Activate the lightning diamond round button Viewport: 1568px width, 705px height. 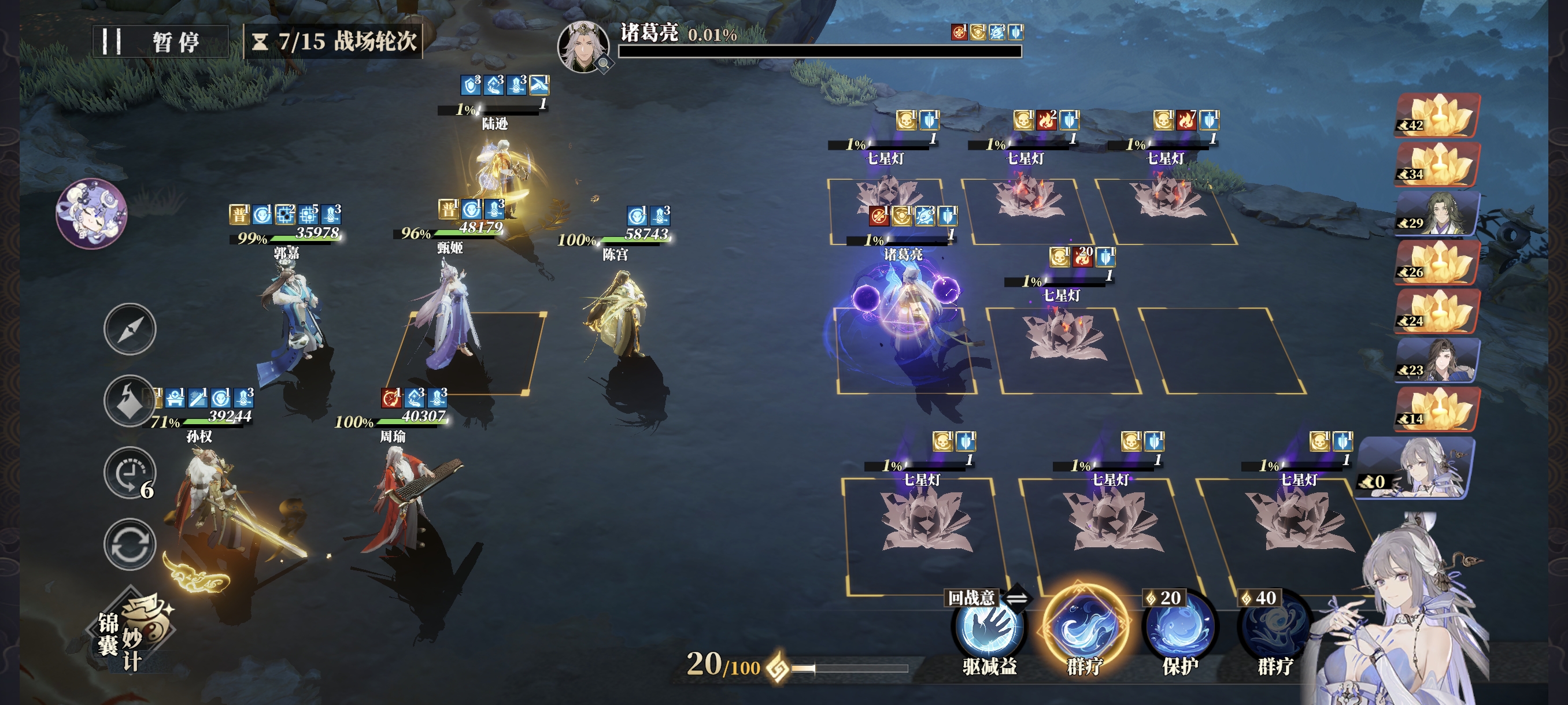(x=129, y=401)
